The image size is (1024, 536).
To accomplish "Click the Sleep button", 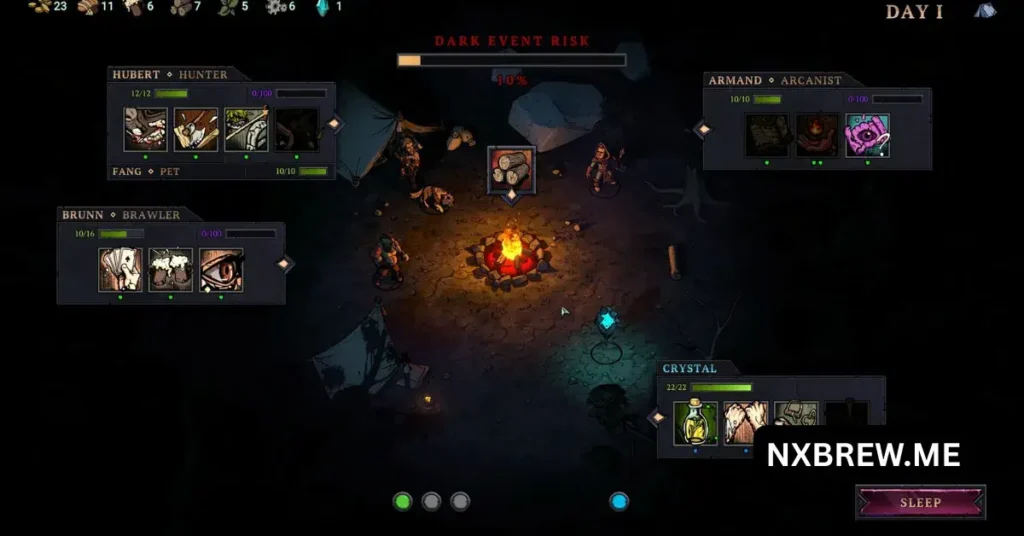I will tap(920, 502).
